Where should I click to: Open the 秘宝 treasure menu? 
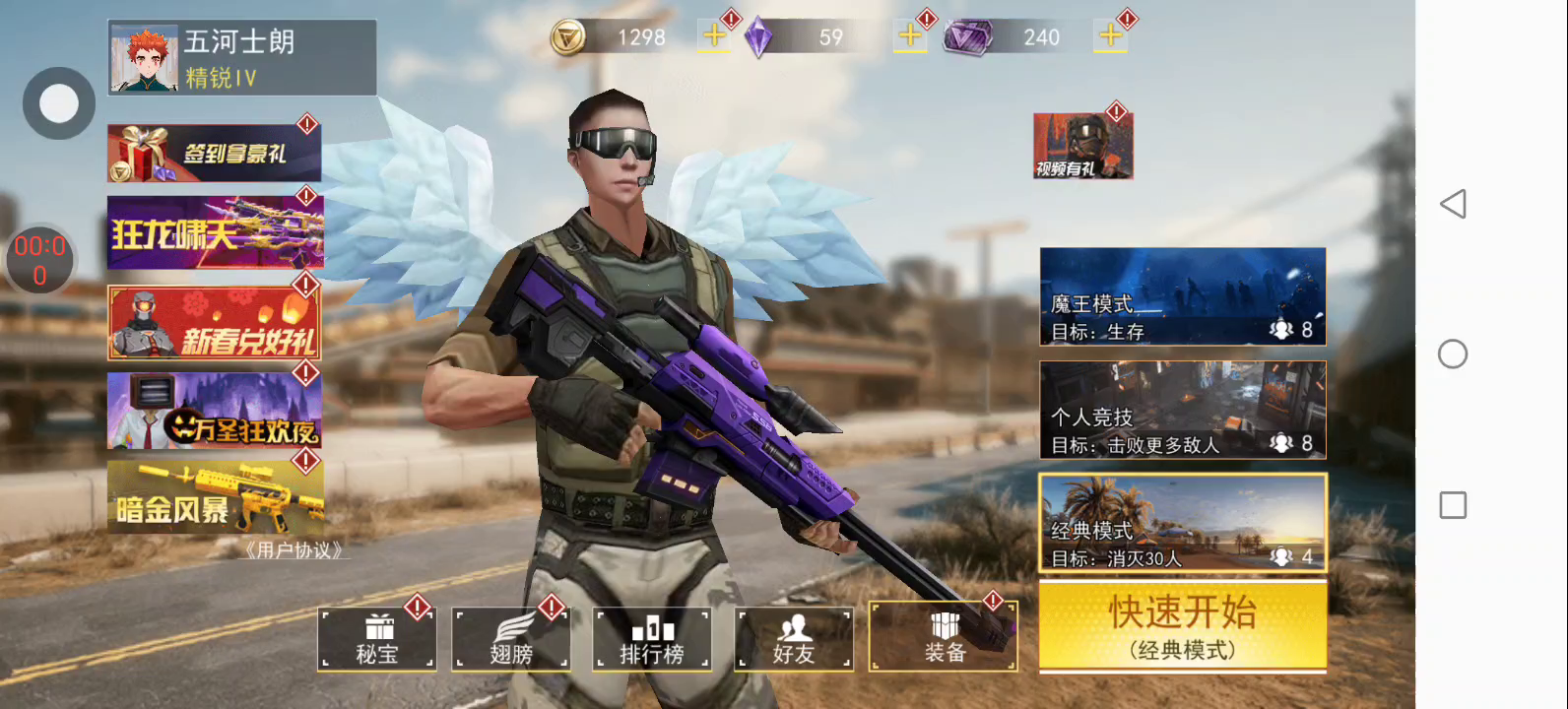click(377, 639)
